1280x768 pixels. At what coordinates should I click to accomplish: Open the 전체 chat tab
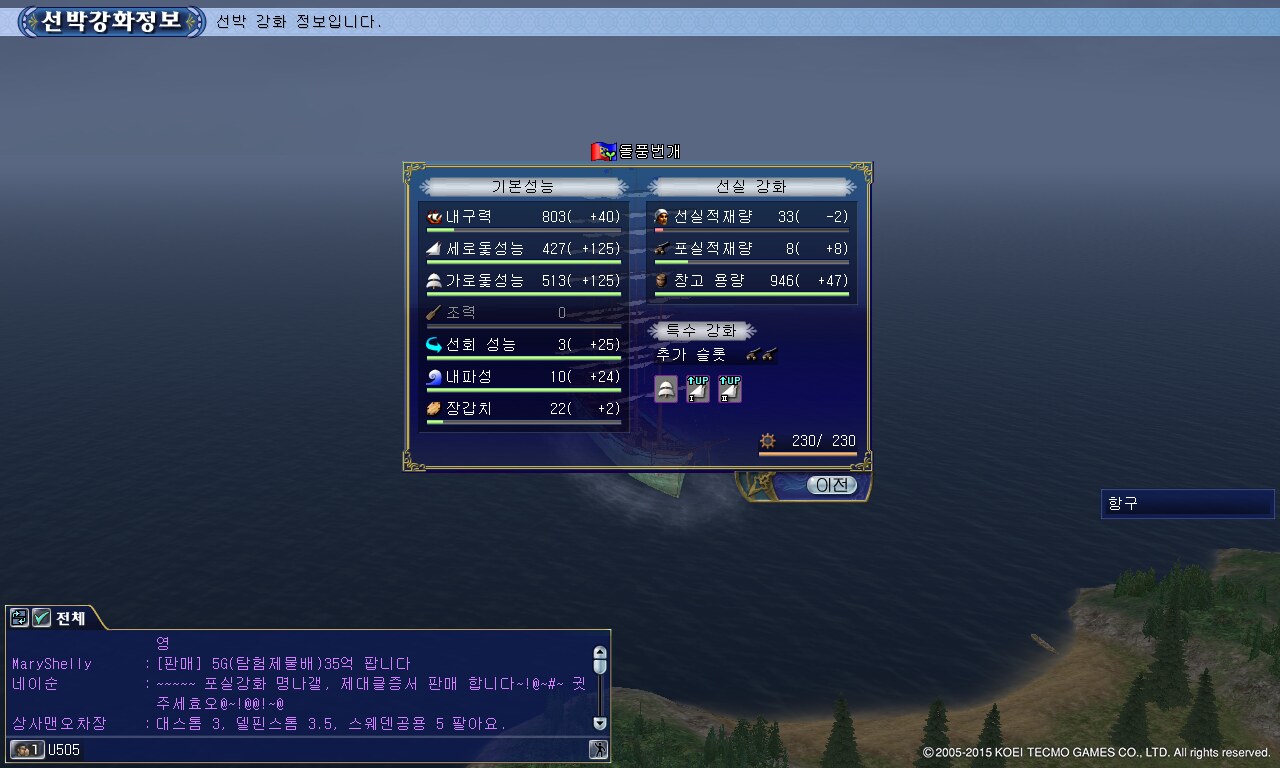70,618
